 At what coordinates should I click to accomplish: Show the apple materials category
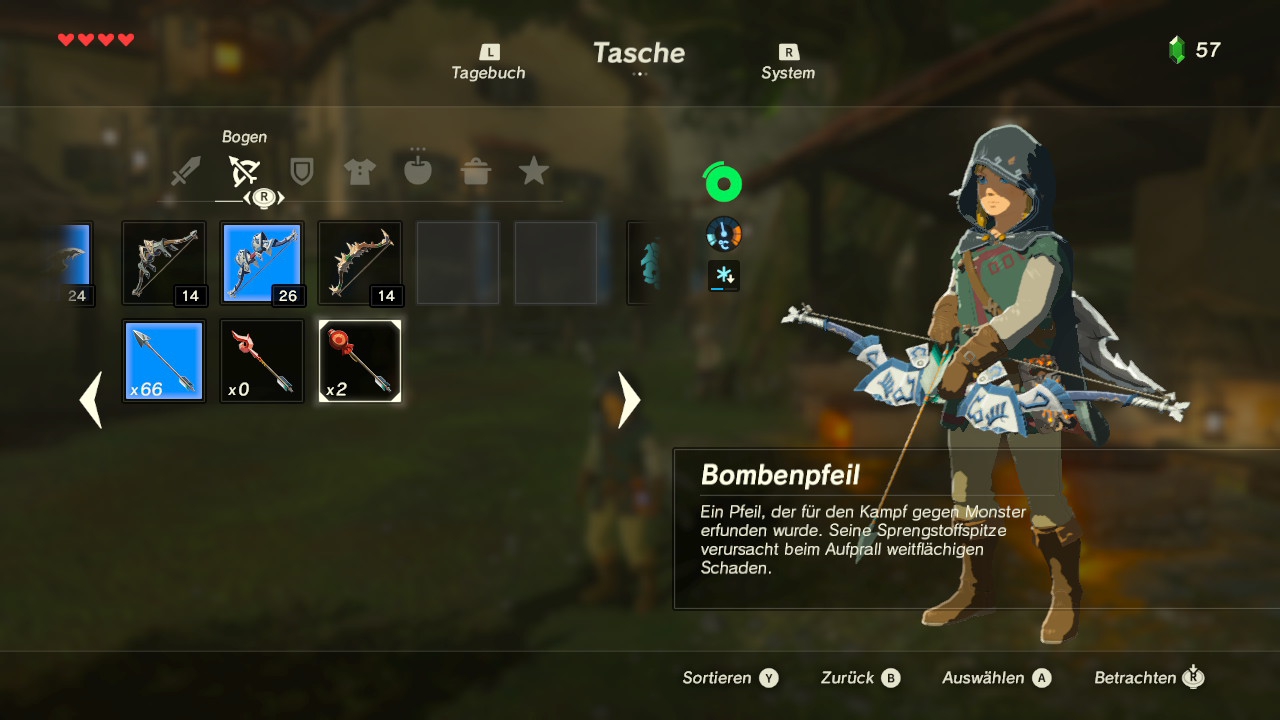pos(418,172)
